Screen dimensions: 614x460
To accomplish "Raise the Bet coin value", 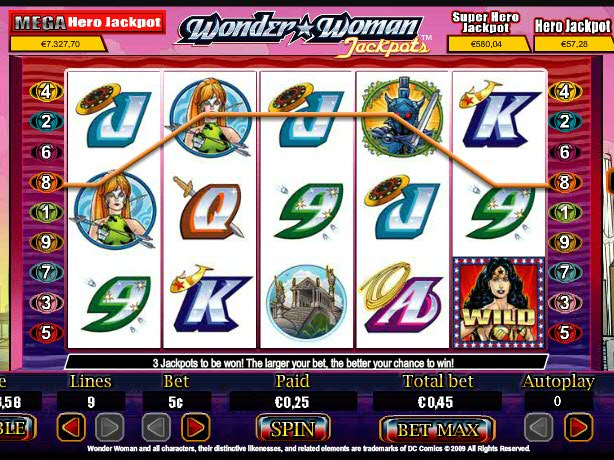I will (197, 429).
